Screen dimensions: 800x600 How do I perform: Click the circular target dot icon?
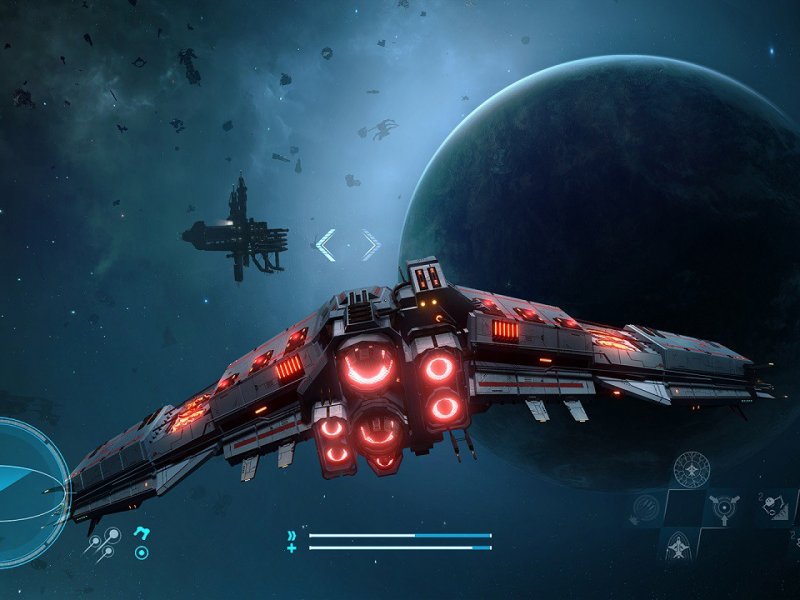point(142,551)
